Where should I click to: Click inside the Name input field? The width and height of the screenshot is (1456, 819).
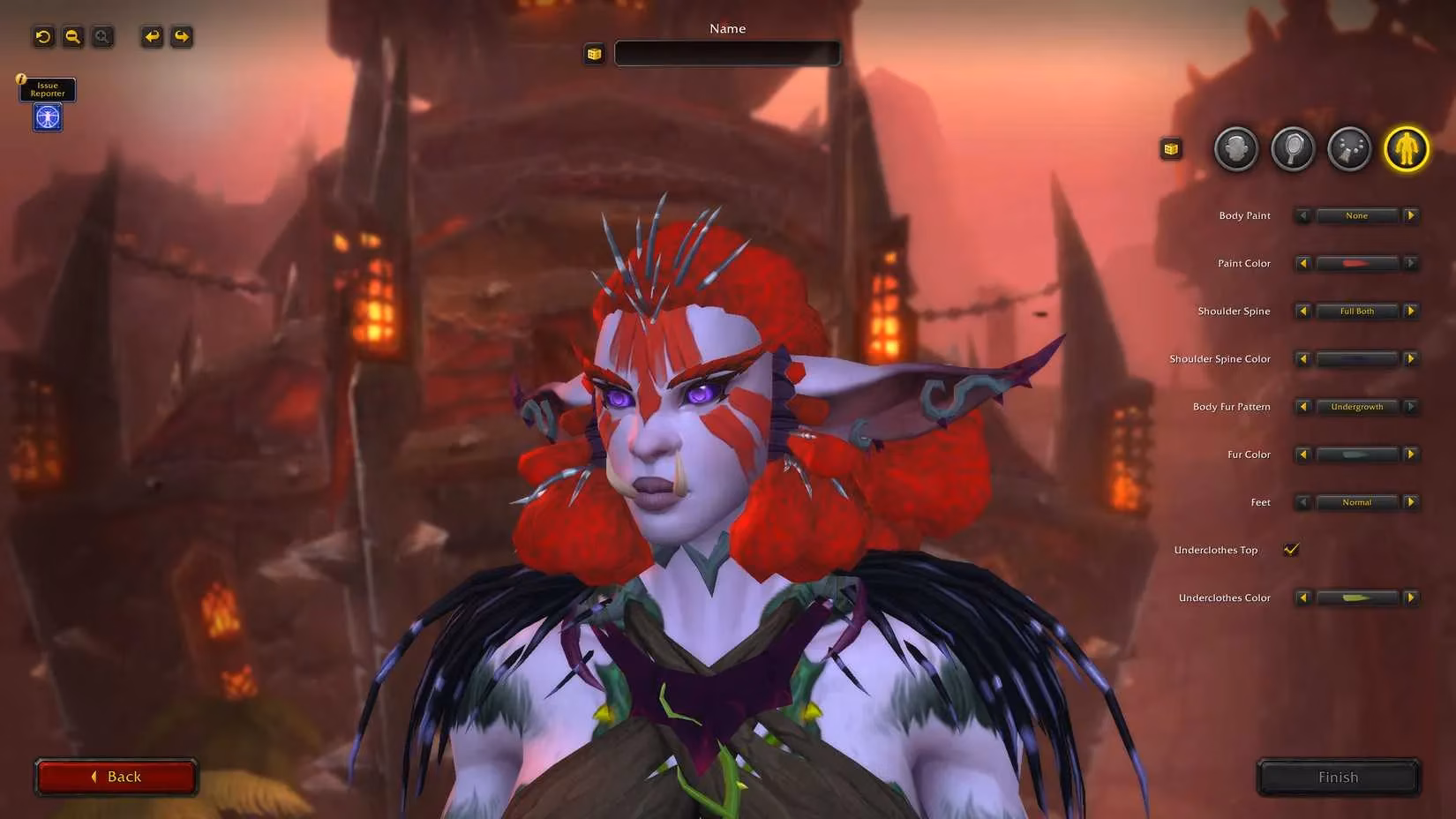(x=727, y=53)
